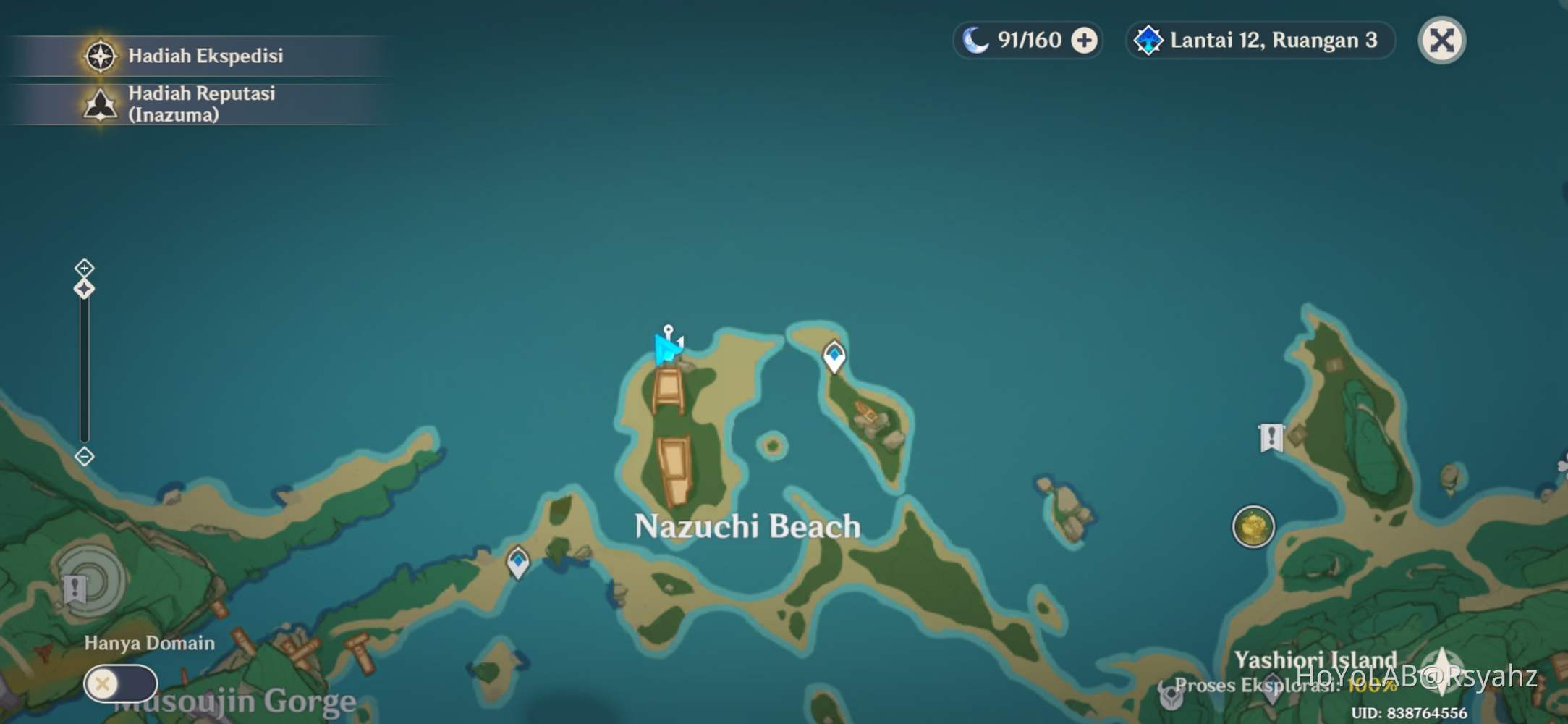The image size is (1568, 724).
Task: Click the zoom-in plus above the map slider
Action: point(85,267)
